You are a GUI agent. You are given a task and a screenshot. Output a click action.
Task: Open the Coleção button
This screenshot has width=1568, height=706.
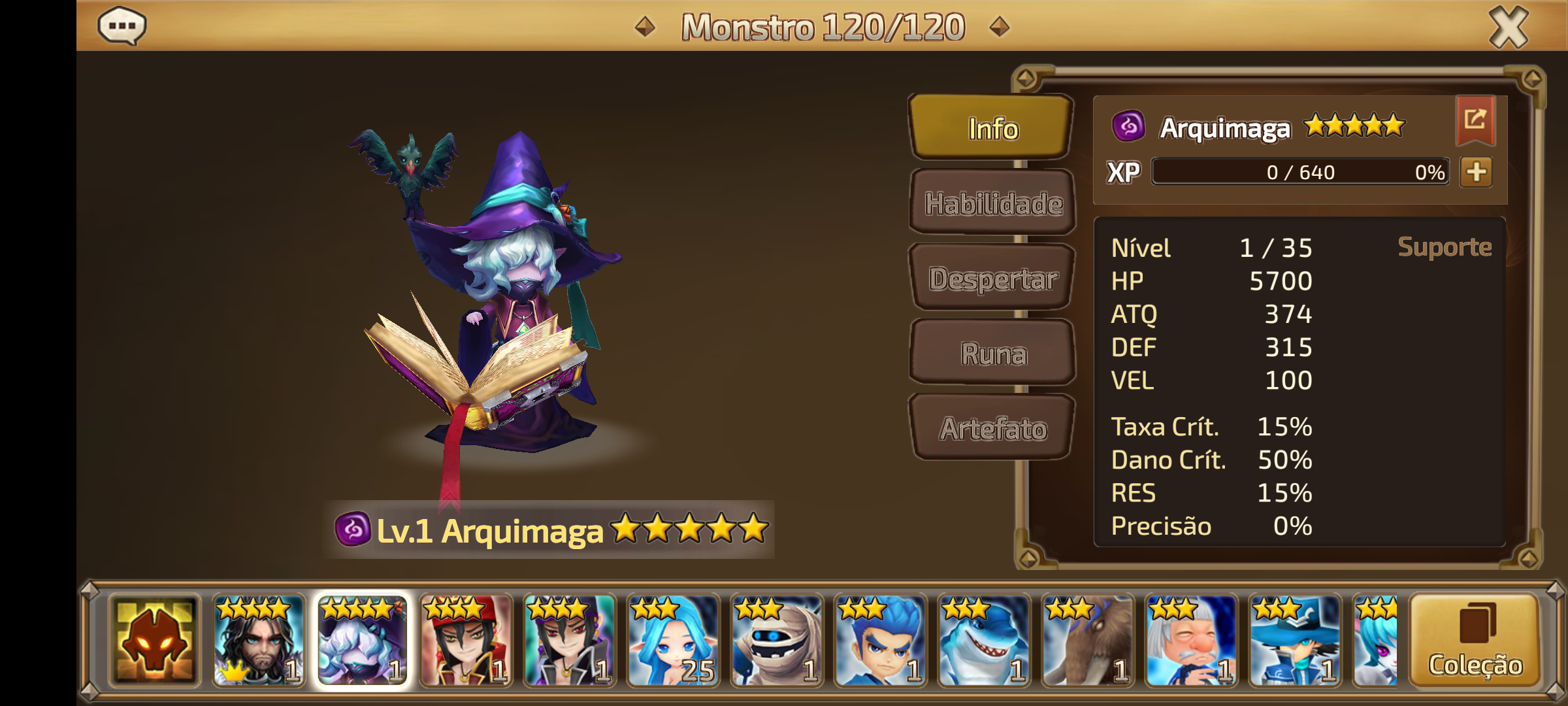pos(1475,641)
